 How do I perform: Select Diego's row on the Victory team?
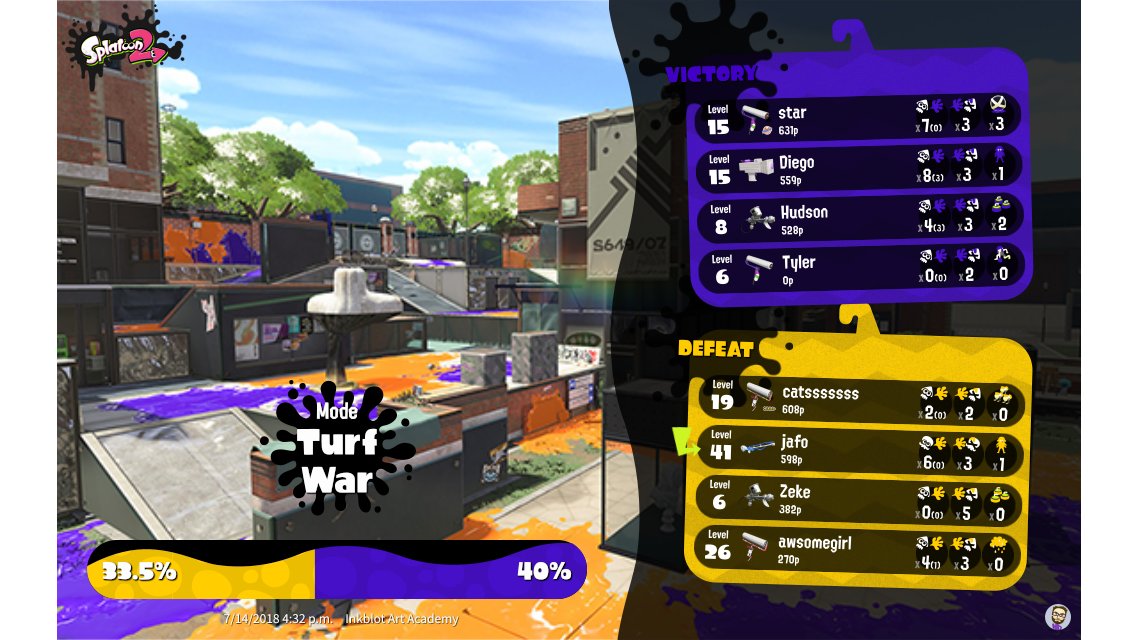(860, 169)
